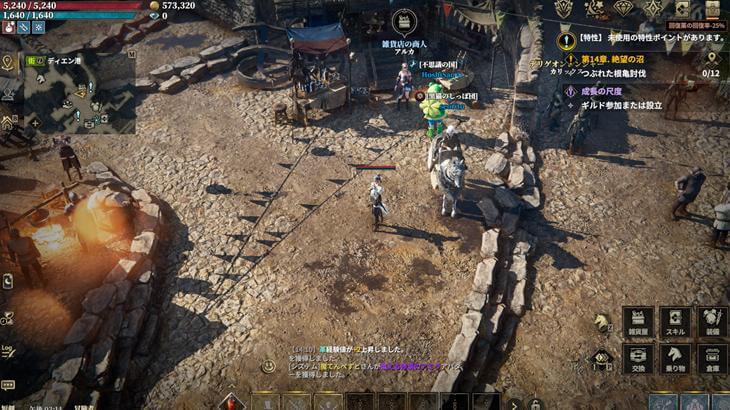Open the スキル skill menu
Image resolution: width=730 pixels, height=410 pixels.
[675, 322]
